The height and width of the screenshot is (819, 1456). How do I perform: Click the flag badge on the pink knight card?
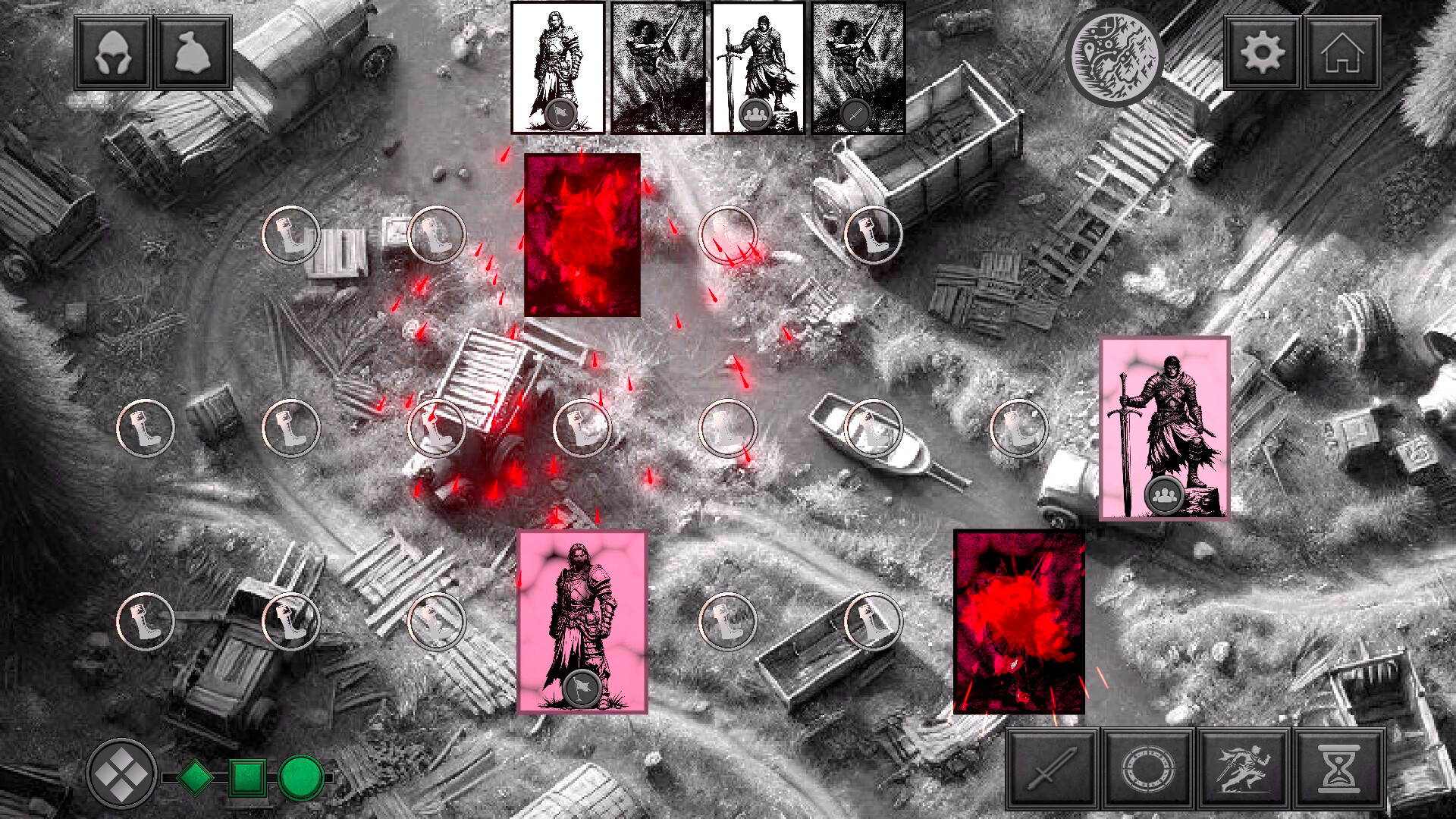tap(582, 686)
